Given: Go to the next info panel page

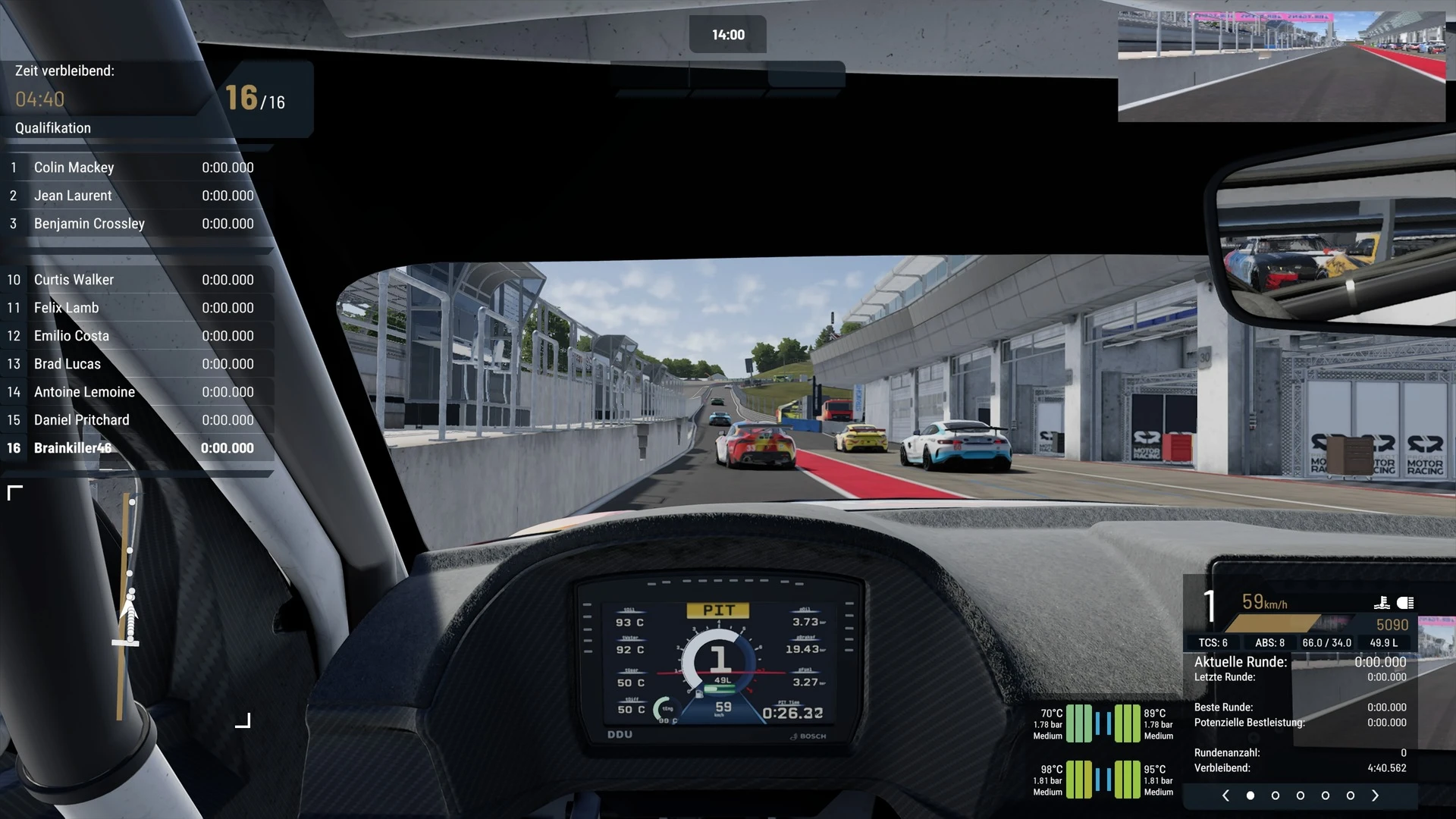Looking at the screenshot, I should pyautogui.click(x=1376, y=795).
